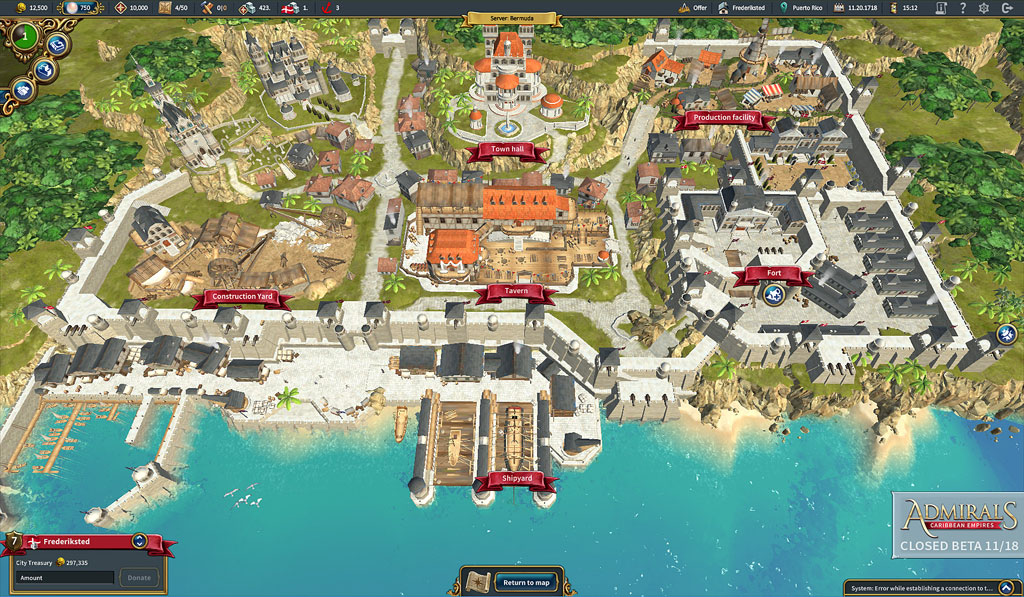The image size is (1024, 597).
Task: Click the green level 1 orb
Action: click(x=25, y=37)
